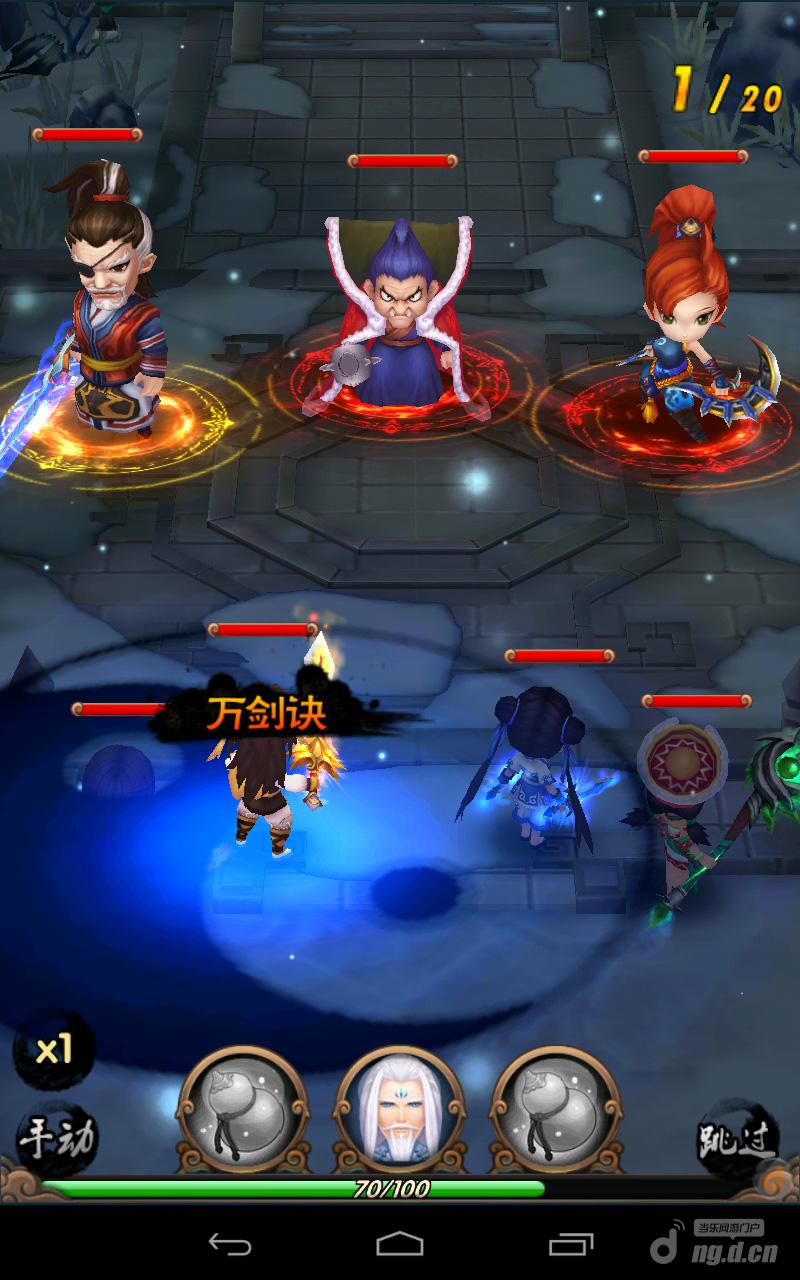Toggle the x1 battle speed button
Screen dimensions: 800x1280
tap(54, 1050)
